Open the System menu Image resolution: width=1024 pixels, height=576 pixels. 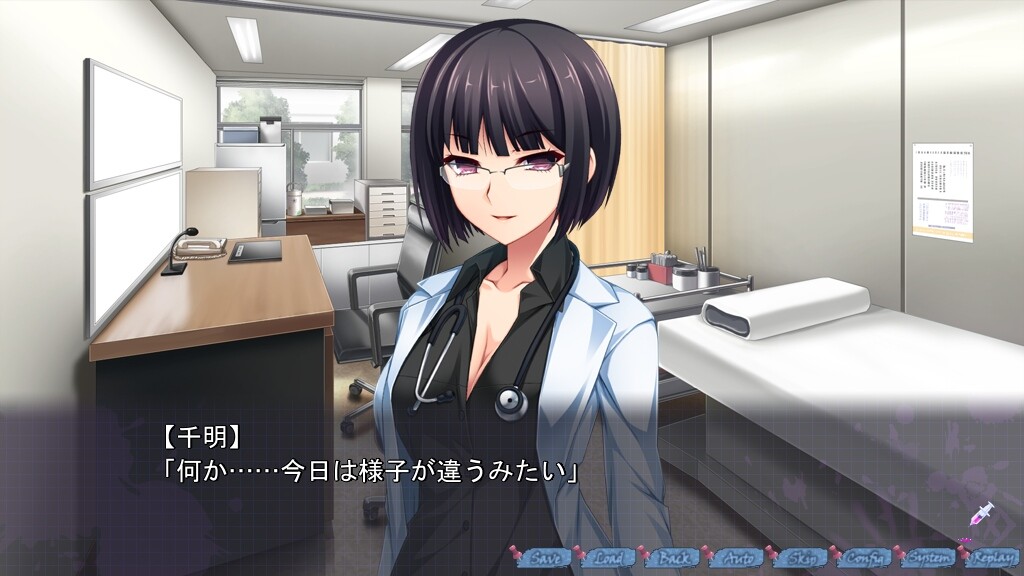click(x=929, y=558)
